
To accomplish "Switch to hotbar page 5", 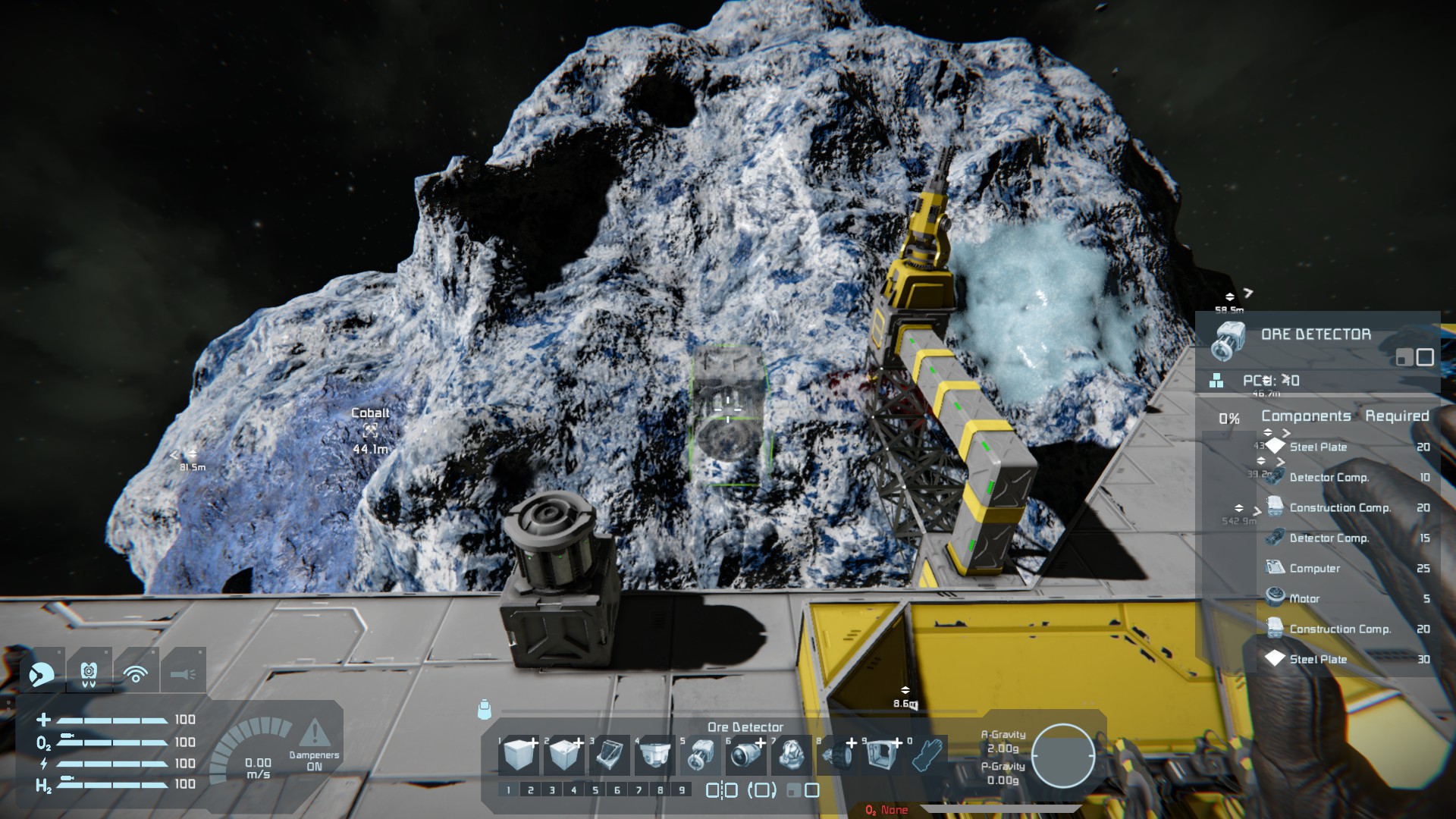I will [595, 790].
